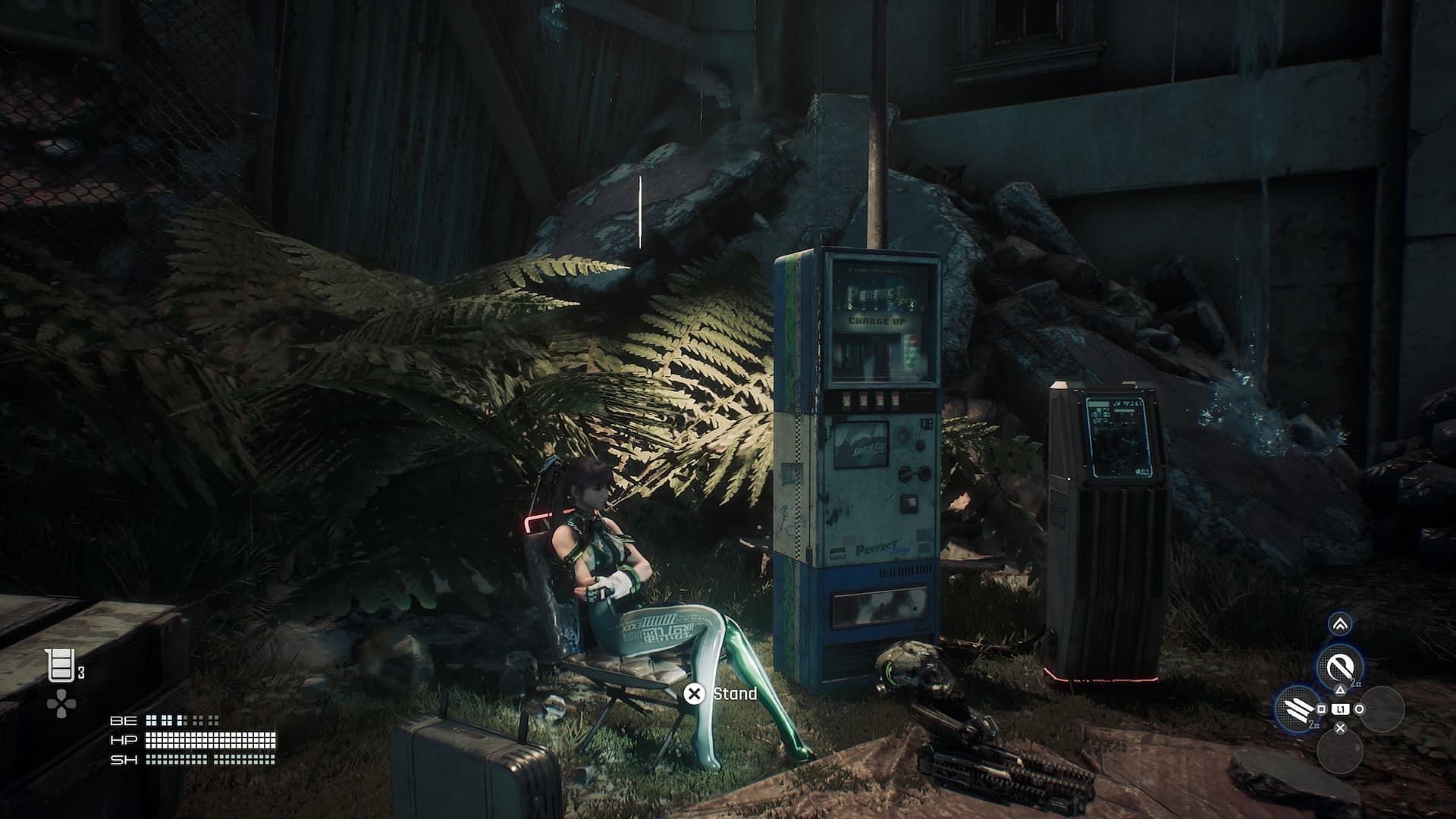Select the healing potion beaker icon
Image resolution: width=1456 pixels, height=819 pixels.
click(61, 667)
